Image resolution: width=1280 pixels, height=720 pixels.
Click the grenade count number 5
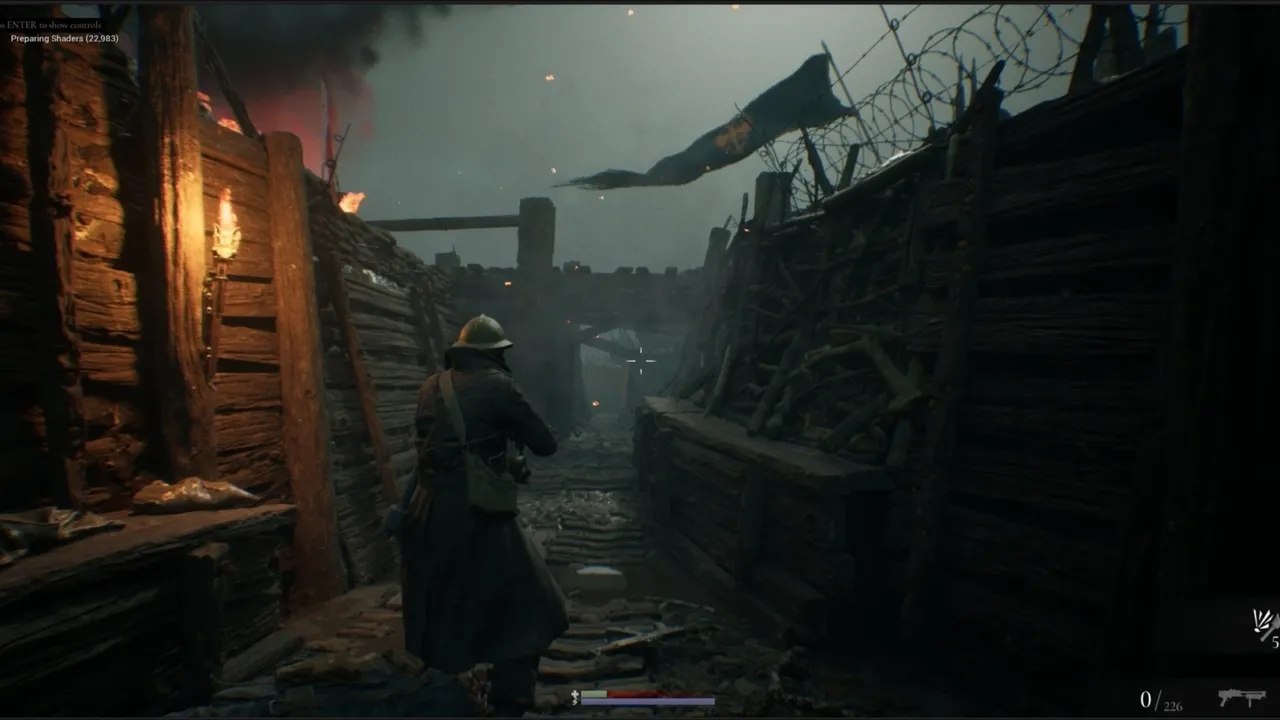click(1275, 641)
